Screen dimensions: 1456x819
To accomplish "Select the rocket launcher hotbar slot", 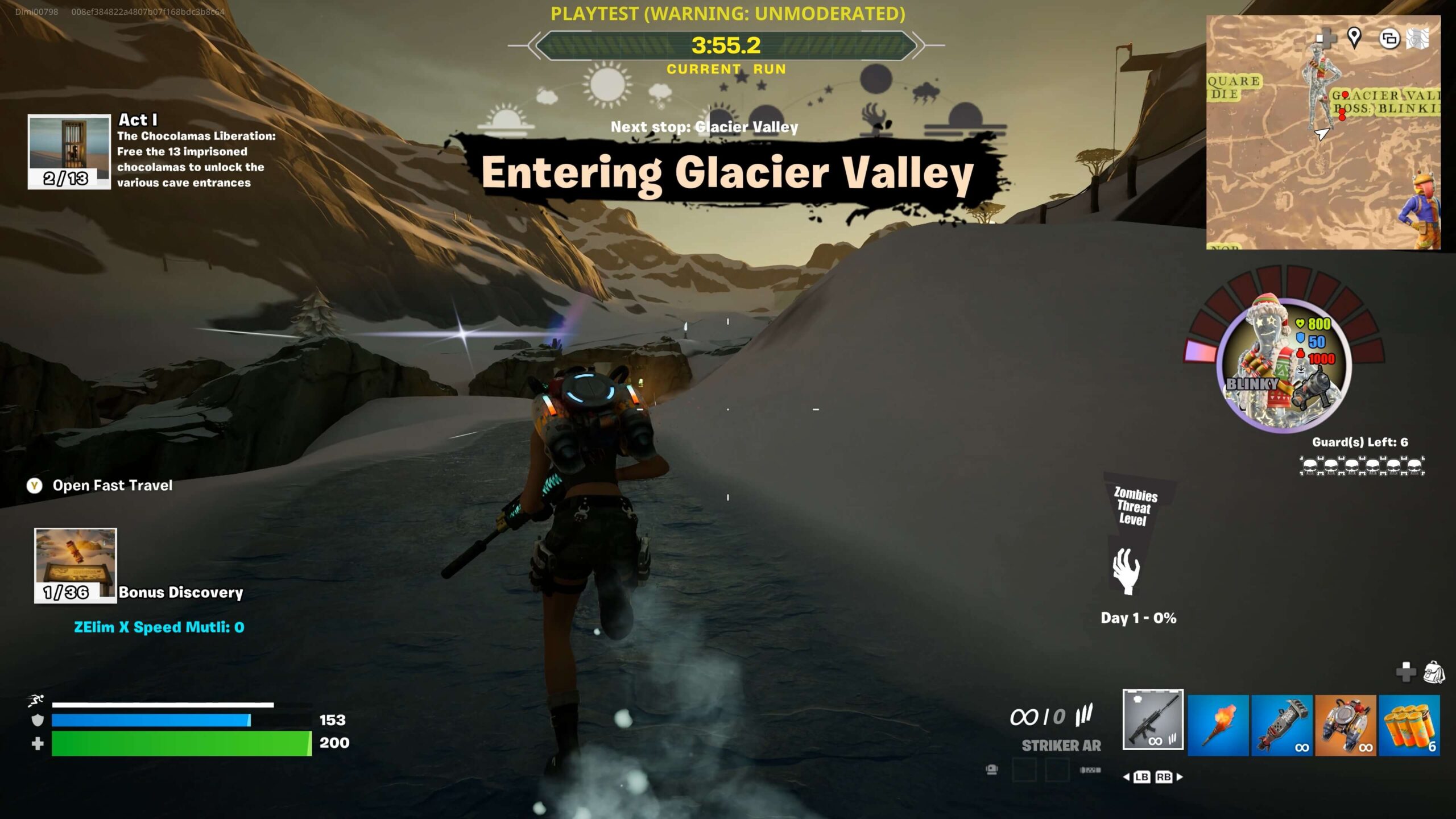I will [1281, 725].
